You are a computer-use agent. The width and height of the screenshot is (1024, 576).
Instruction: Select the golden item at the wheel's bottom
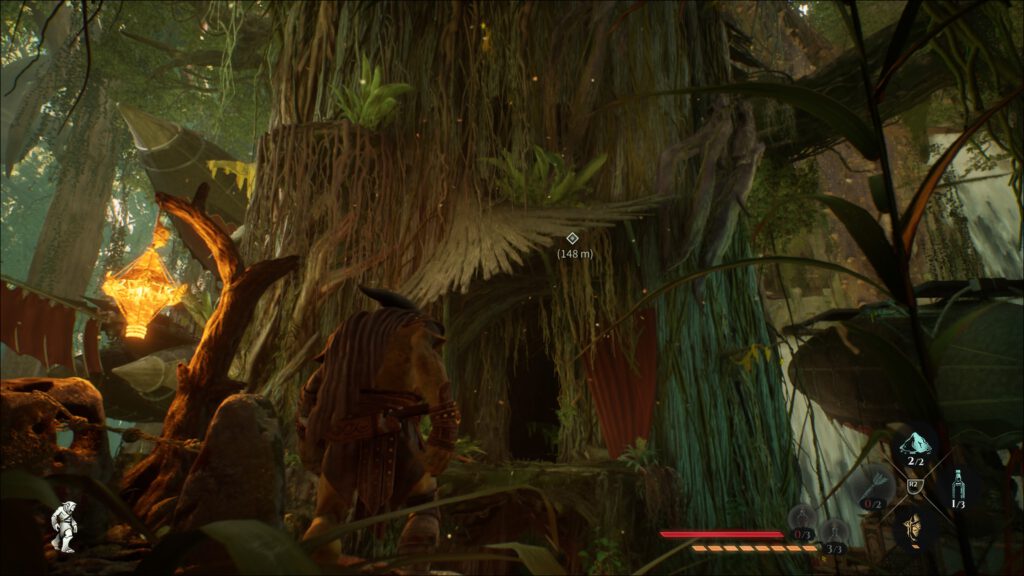click(913, 525)
